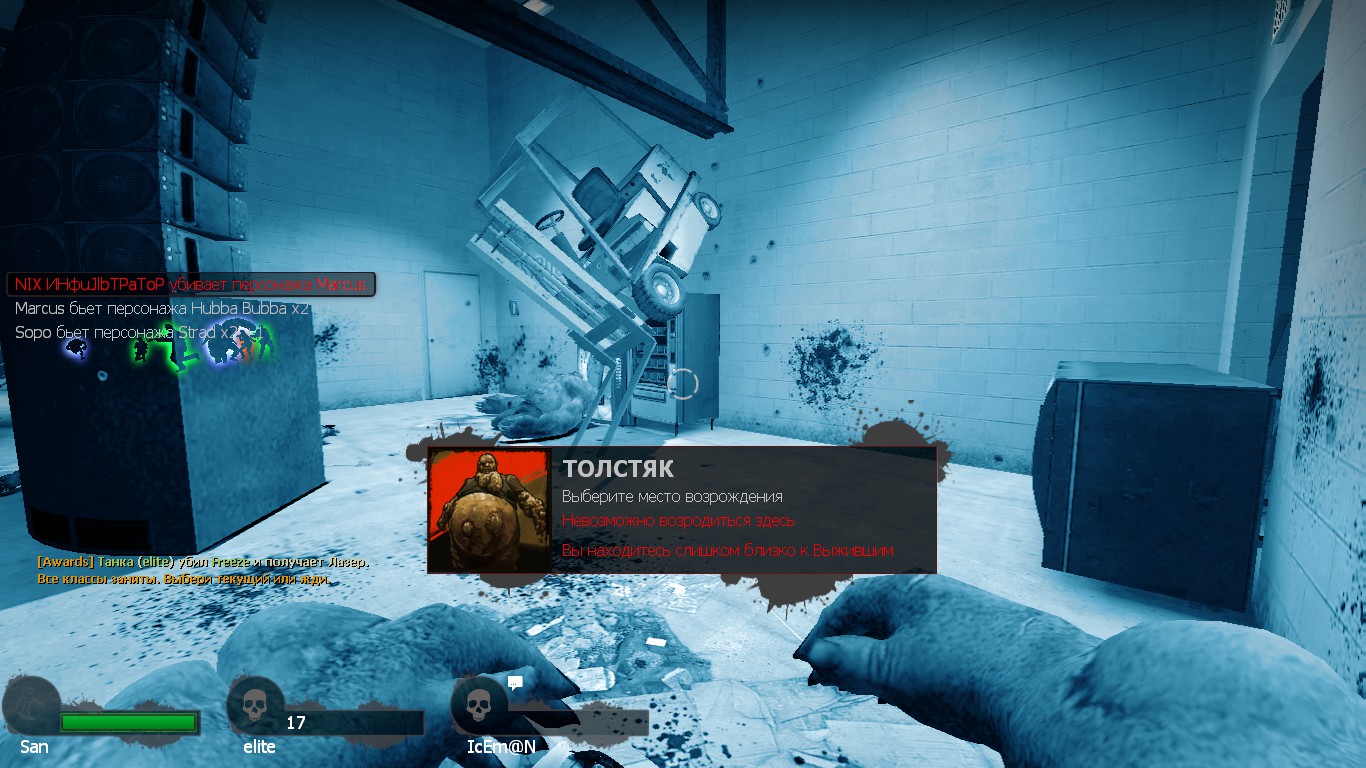The height and width of the screenshot is (768, 1366).
Task: Select the skull icon for player IcEm@N
Action: (x=479, y=706)
